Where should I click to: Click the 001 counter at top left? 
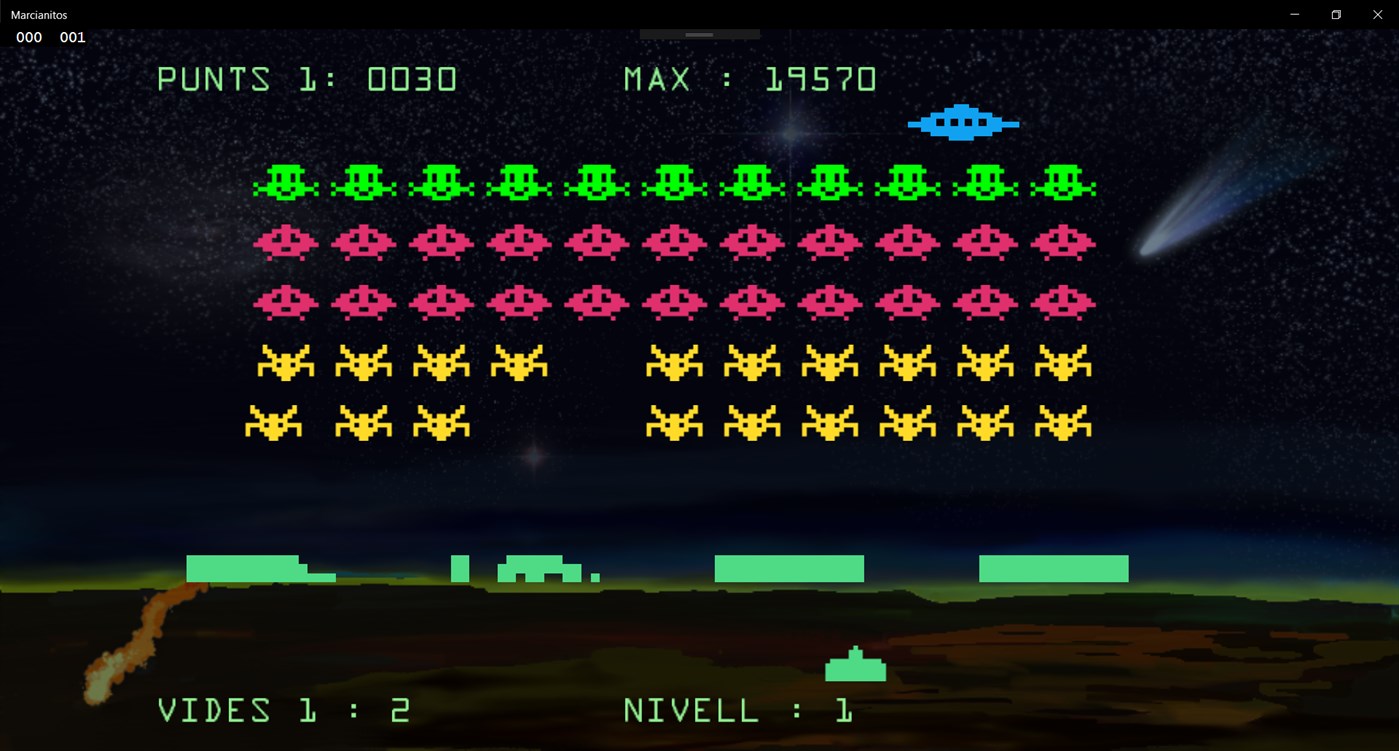71,37
